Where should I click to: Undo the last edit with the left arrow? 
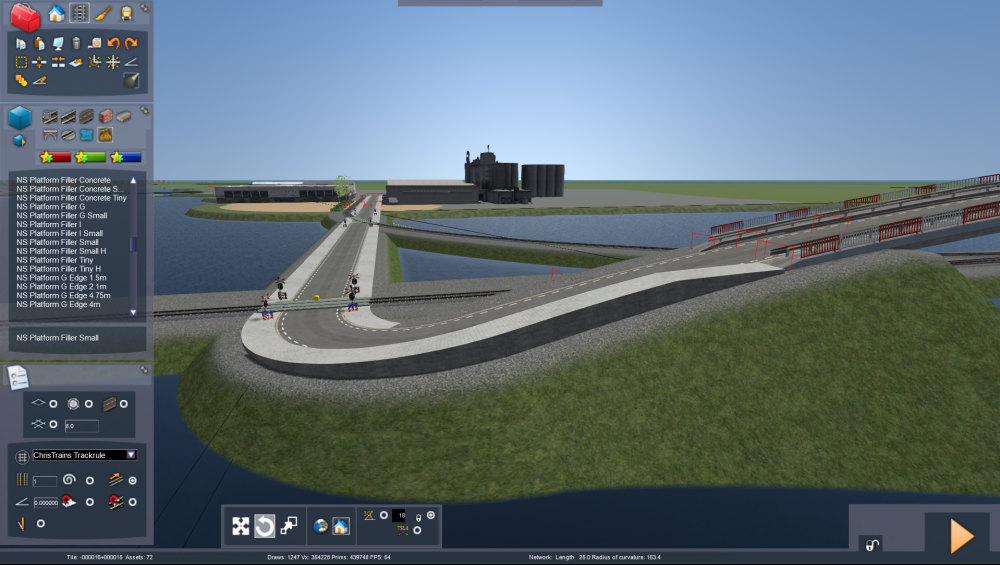click(x=113, y=44)
